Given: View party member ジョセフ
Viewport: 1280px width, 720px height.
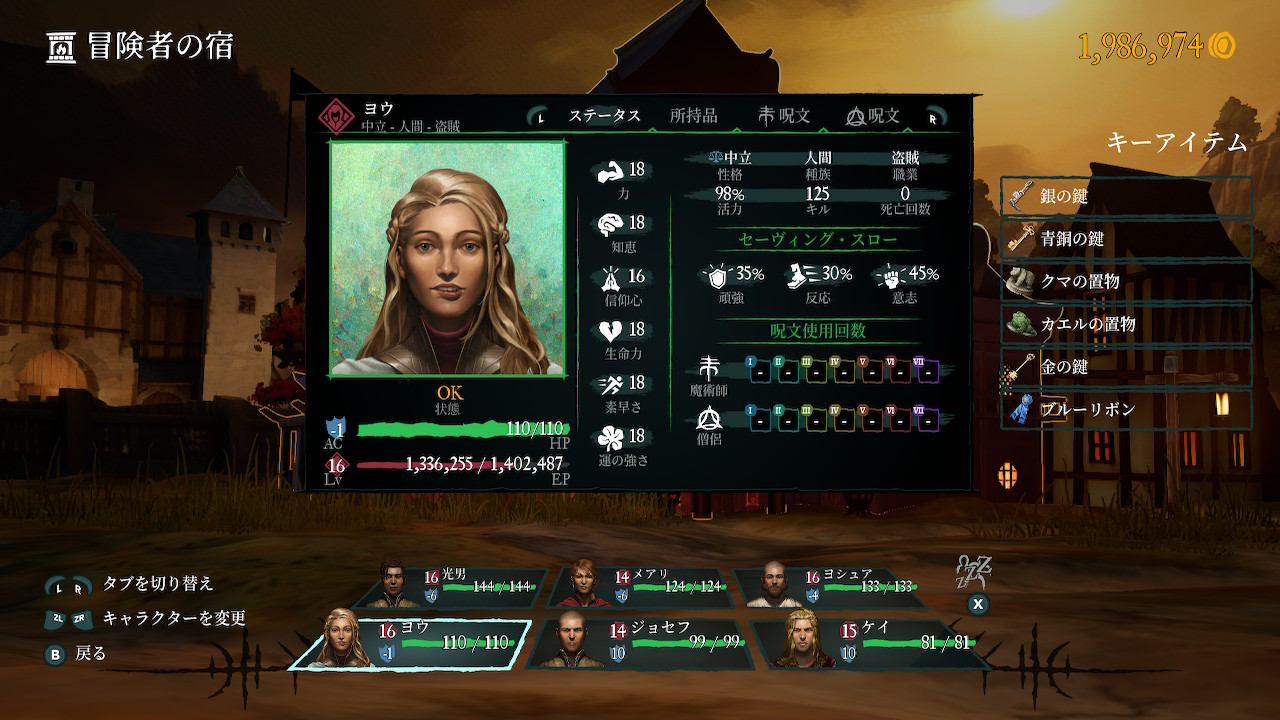Looking at the screenshot, I should coord(640,642).
